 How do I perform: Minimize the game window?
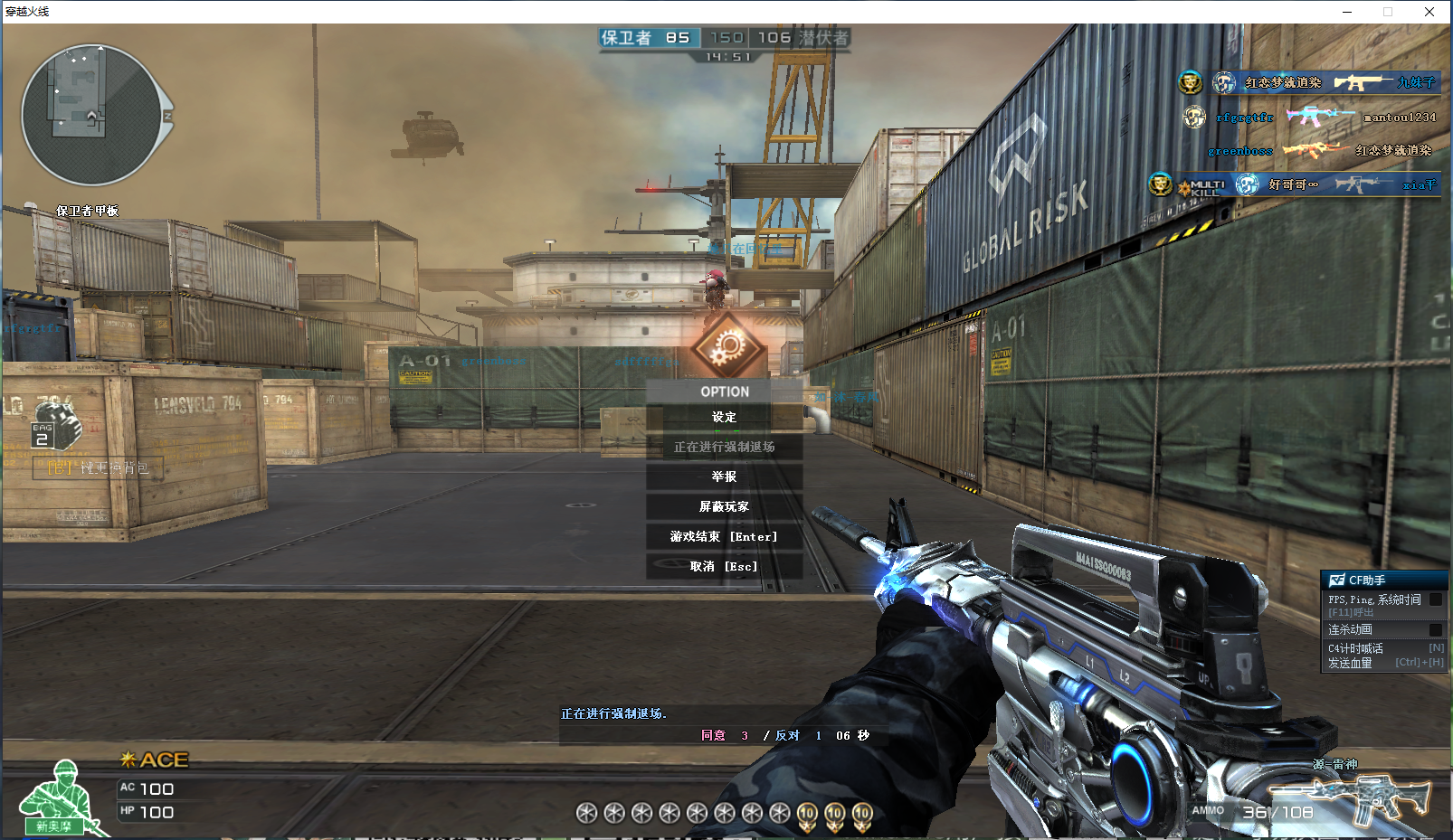pos(1347,12)
